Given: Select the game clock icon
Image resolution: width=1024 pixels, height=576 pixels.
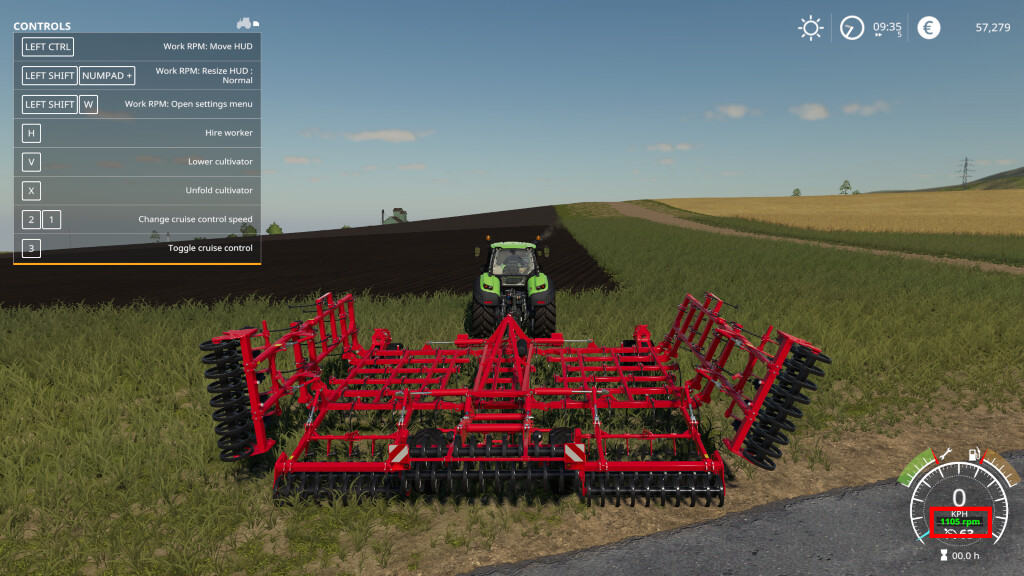Looking at the screenshot, I should coord(851,28).
